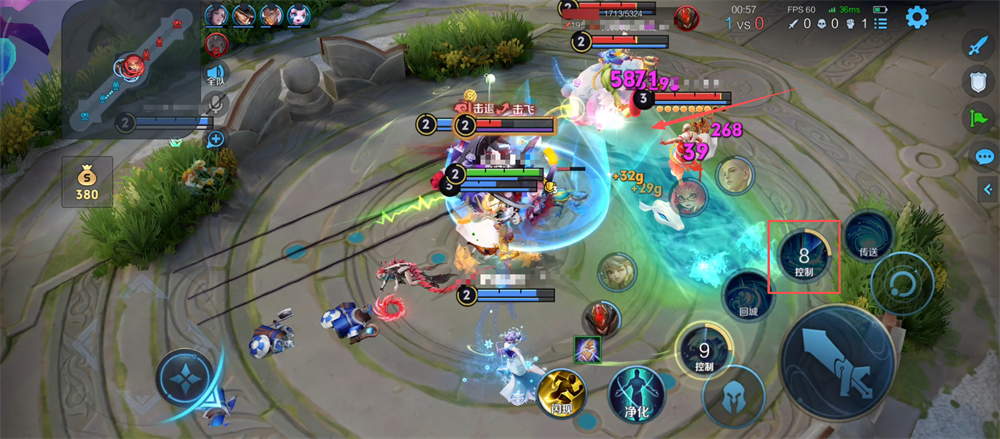The height and width of the screenshot is (439, 1000).
Task: Open the settings gear menu
Action: pyautogui.click(x=916, y=17)
